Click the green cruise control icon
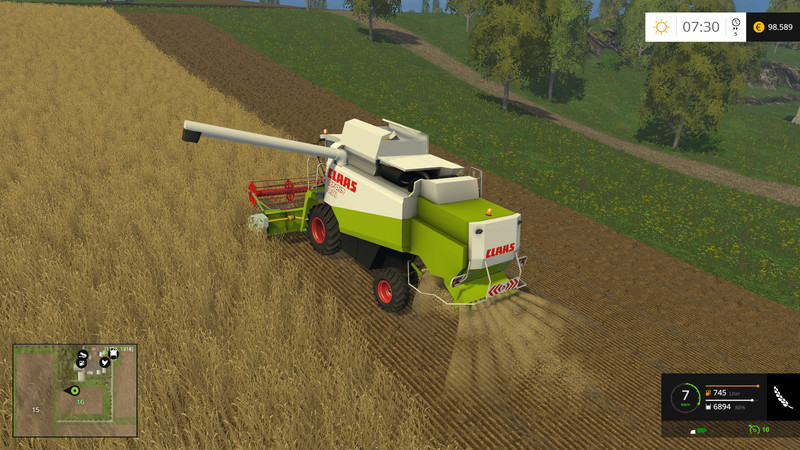 [754, 429]
